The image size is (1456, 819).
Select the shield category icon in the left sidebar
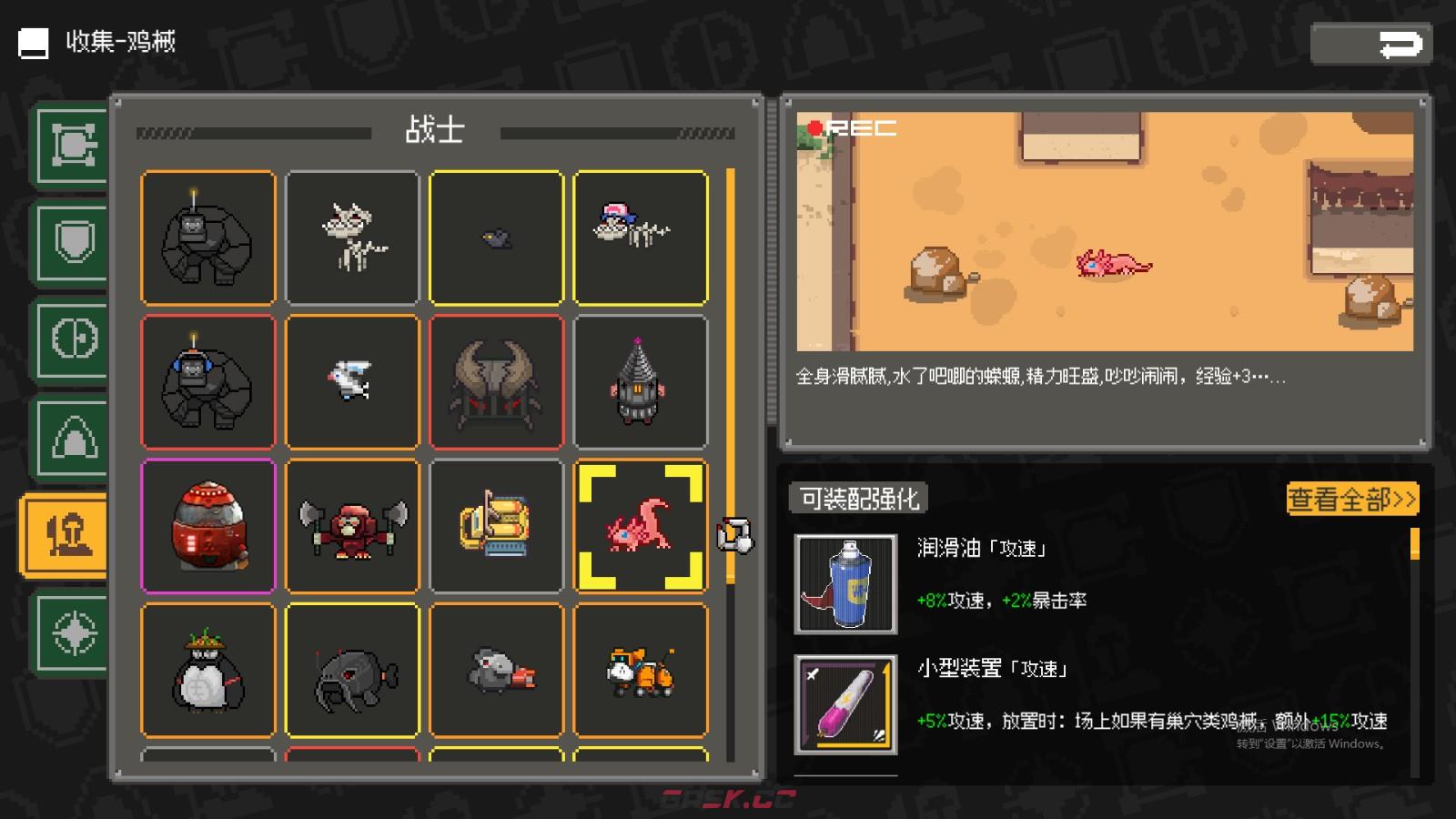pyautogui.click(x=72, y=241)
